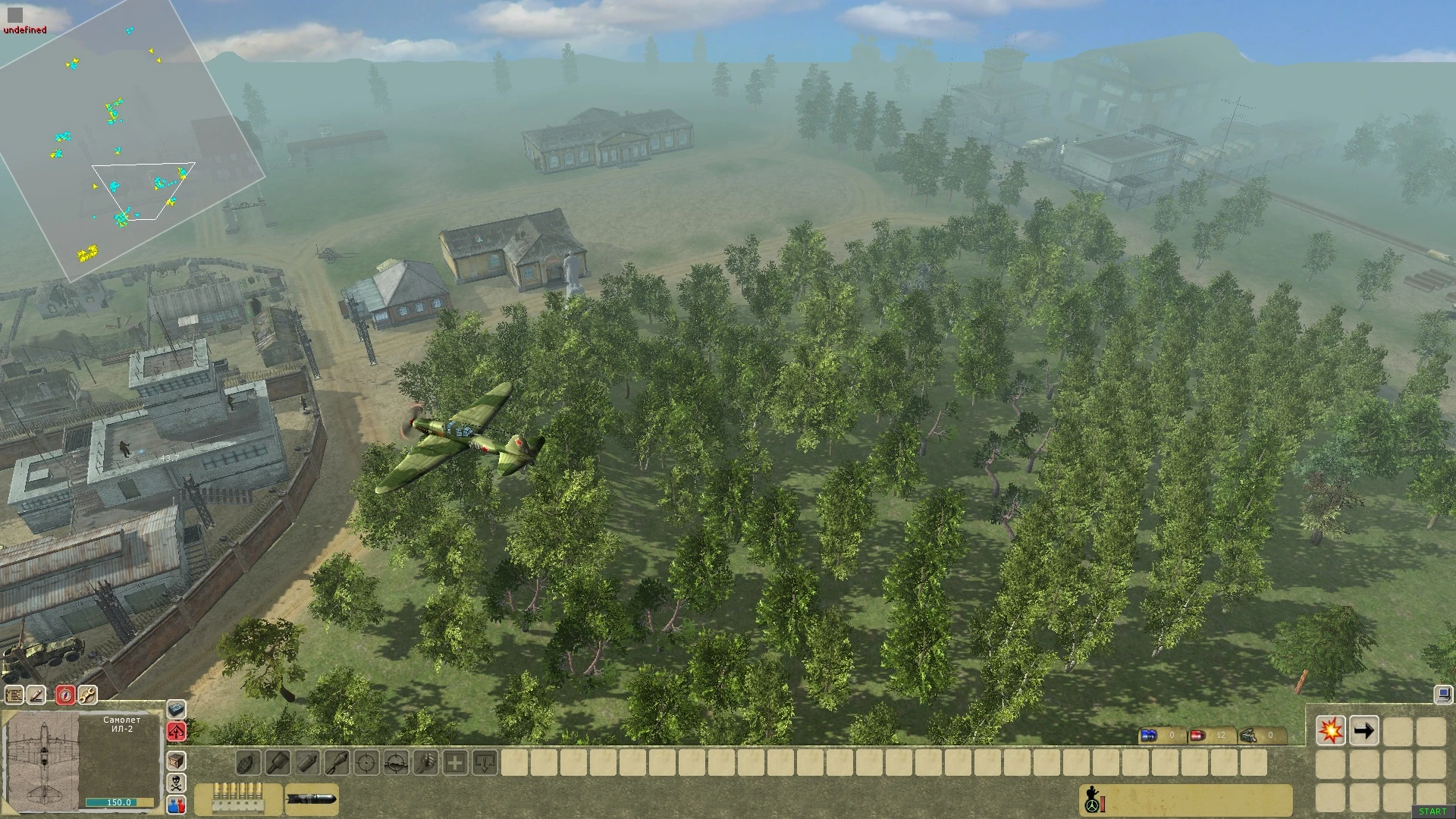The image size is (1456, 819).
Task: Select the stick grenade weapon icon
Action: click(x=279, y=763)
